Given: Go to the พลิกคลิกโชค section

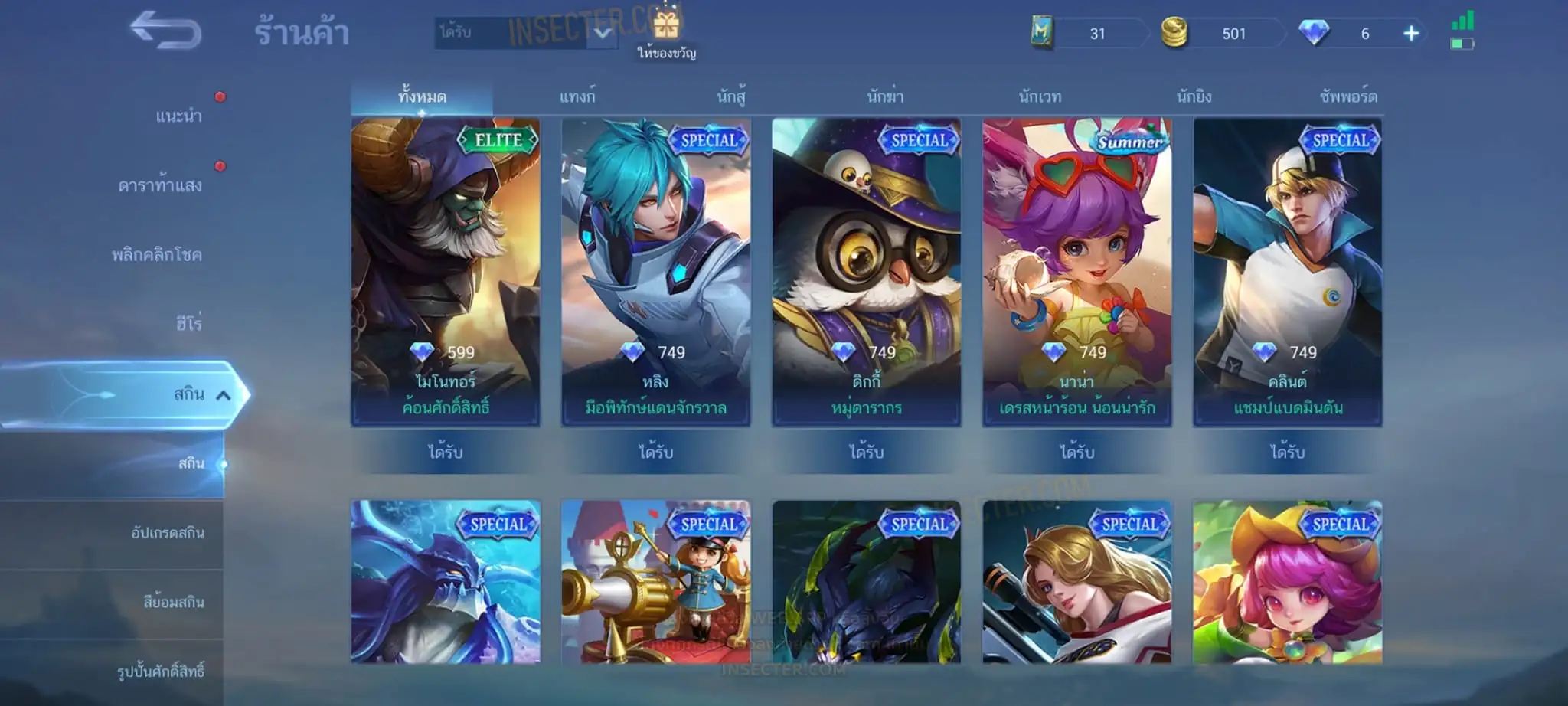Looking at the screenshot, I should coord(157,255).
